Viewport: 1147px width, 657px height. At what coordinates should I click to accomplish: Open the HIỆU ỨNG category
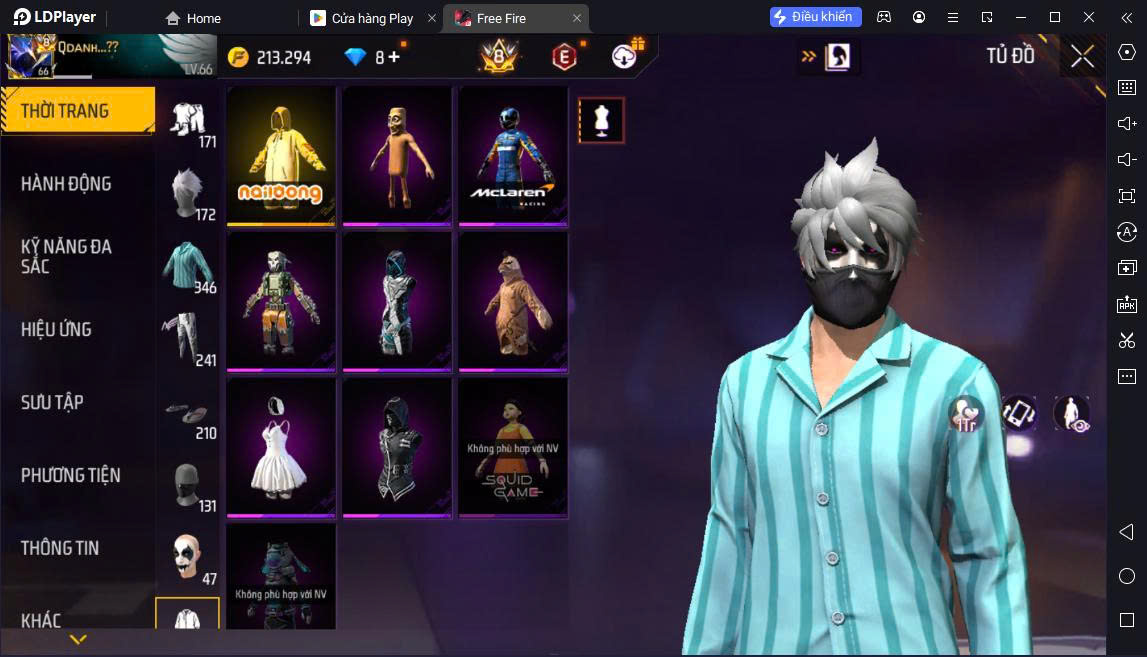click(x=56, y=329)
